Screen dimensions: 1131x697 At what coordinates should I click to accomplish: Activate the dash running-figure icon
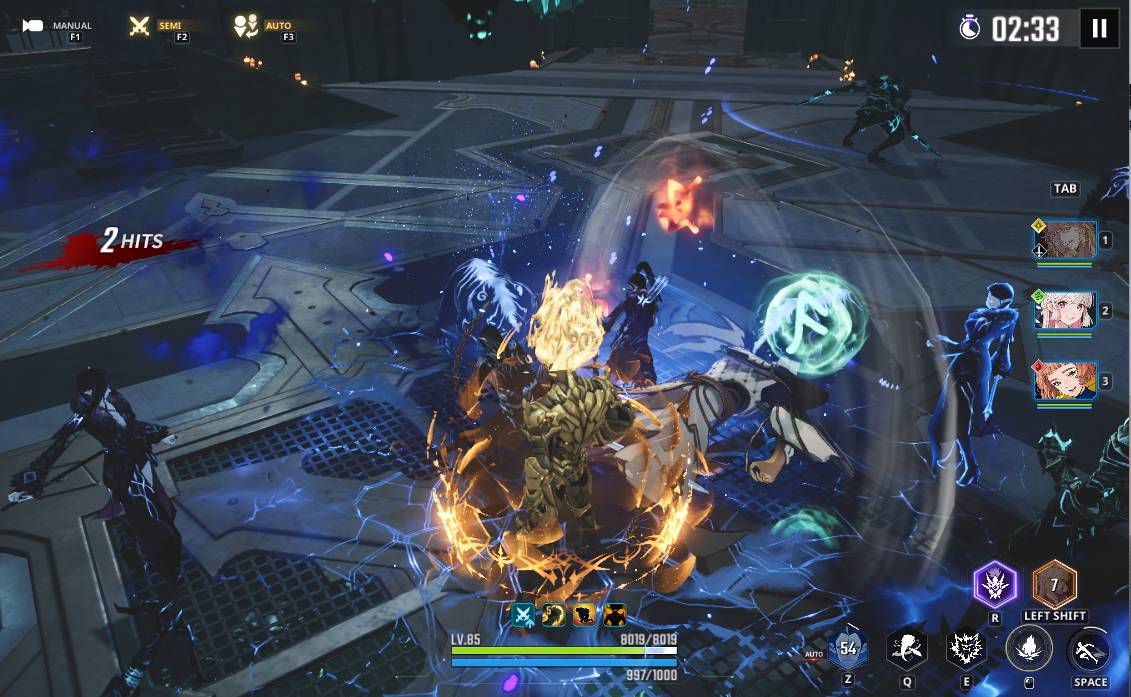pyautogui.click(x=1089, y=650)
